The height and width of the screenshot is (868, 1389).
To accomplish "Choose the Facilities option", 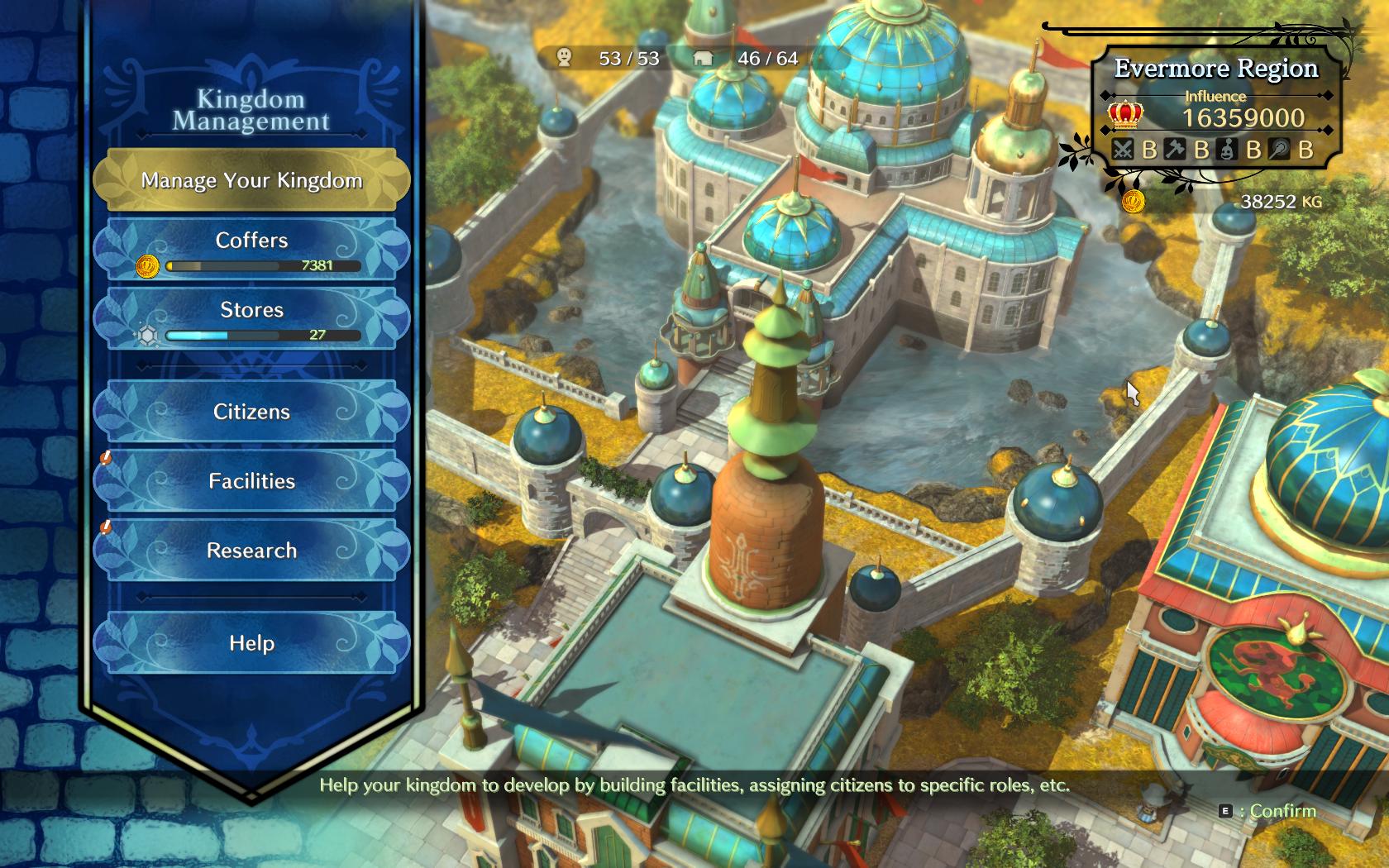I will tap(251, 481).
